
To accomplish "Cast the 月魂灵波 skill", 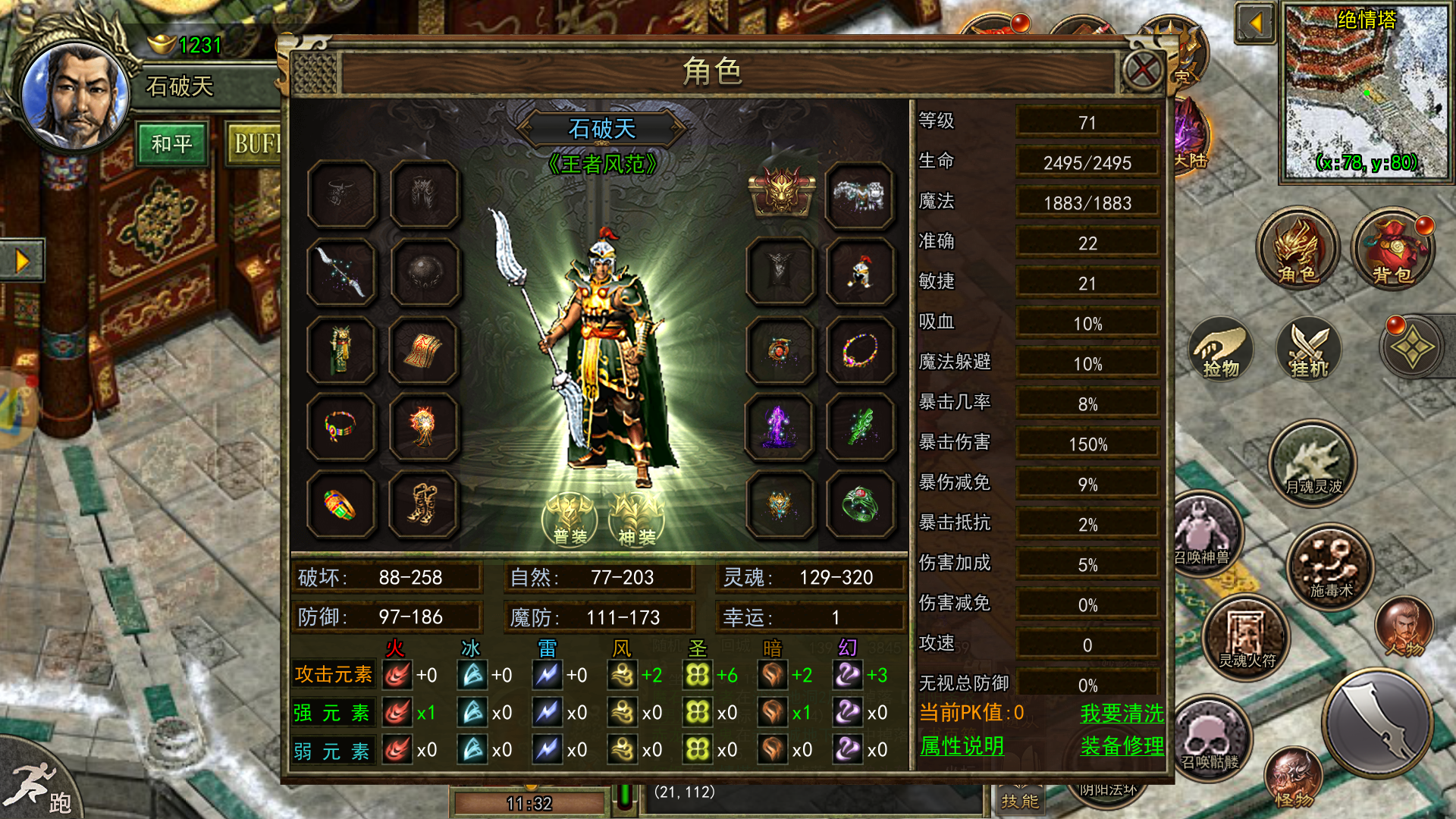I will click(1313, 464).
